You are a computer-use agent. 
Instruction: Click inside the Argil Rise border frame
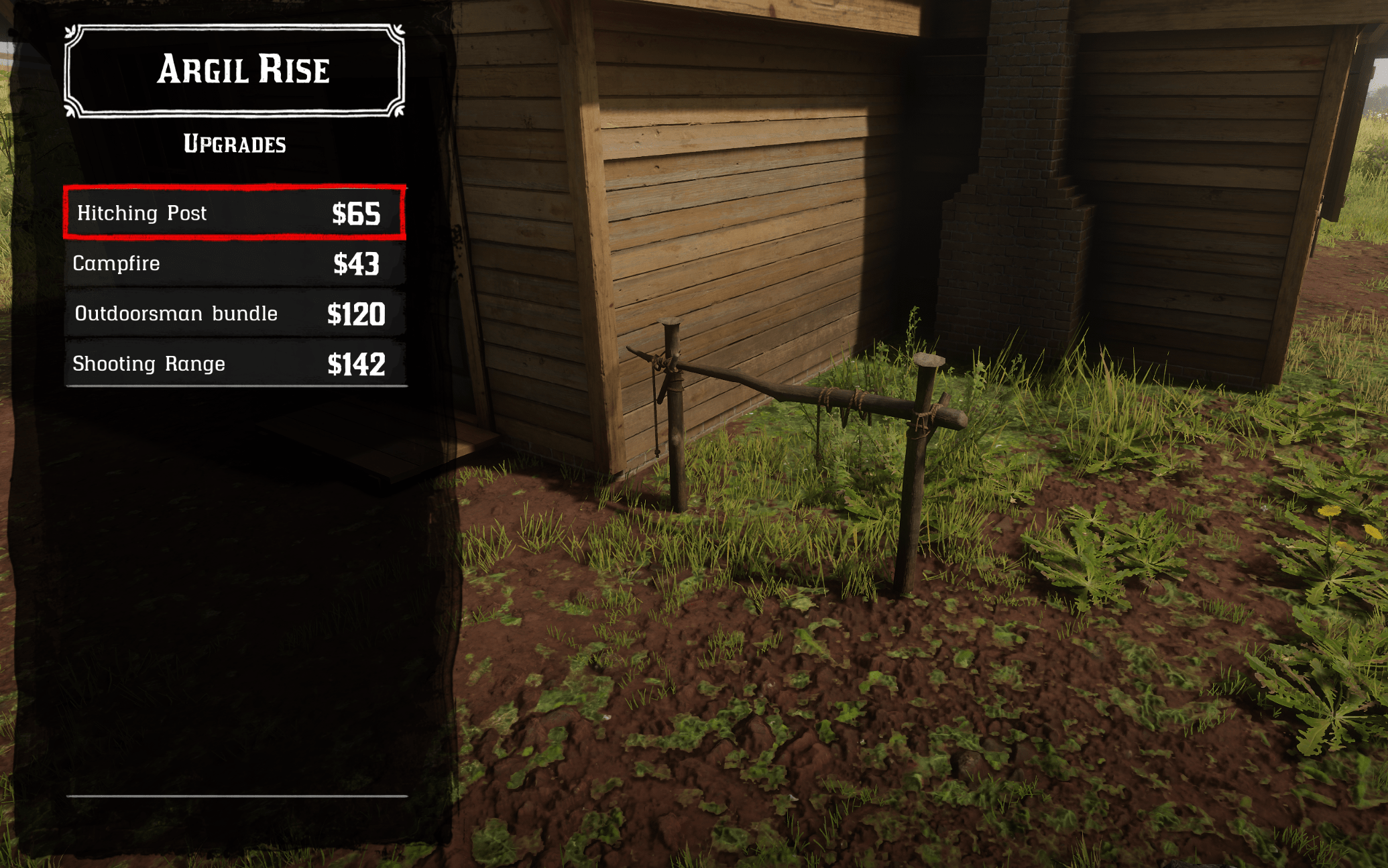[235, 69]
